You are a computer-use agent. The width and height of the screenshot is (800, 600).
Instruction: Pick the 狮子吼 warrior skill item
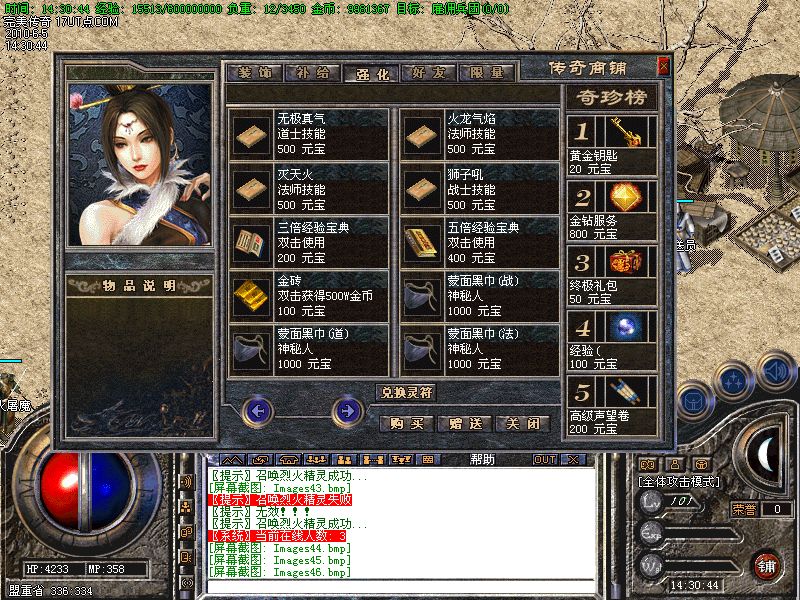click(479, 189)
